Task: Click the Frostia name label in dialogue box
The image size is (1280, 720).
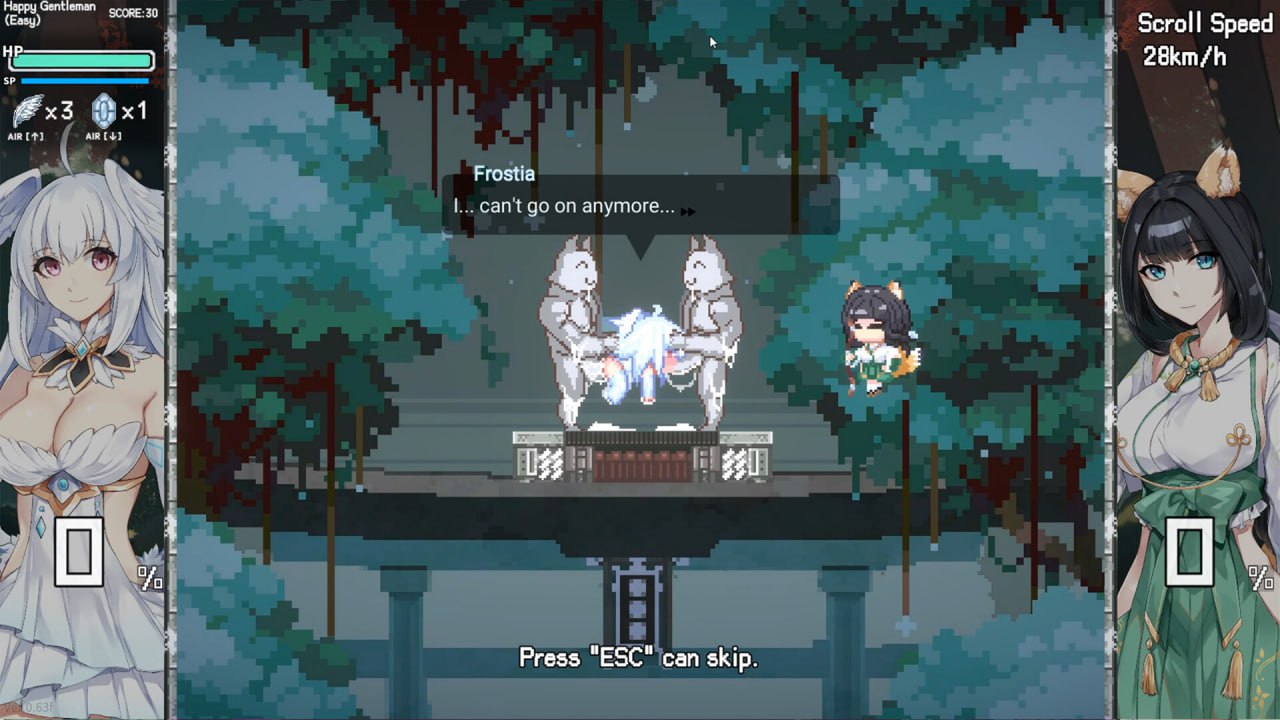Action: pos(506,174)
